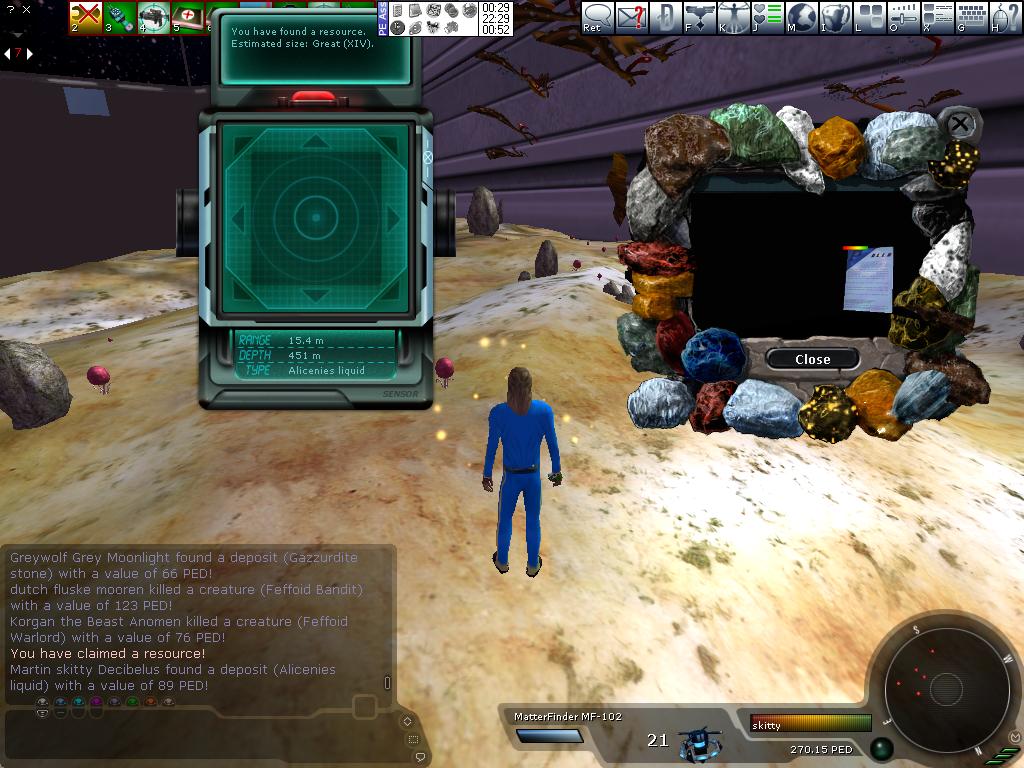Open the friends list hearts icon
Screen dimensions: 1024x768
pos(768,17)
